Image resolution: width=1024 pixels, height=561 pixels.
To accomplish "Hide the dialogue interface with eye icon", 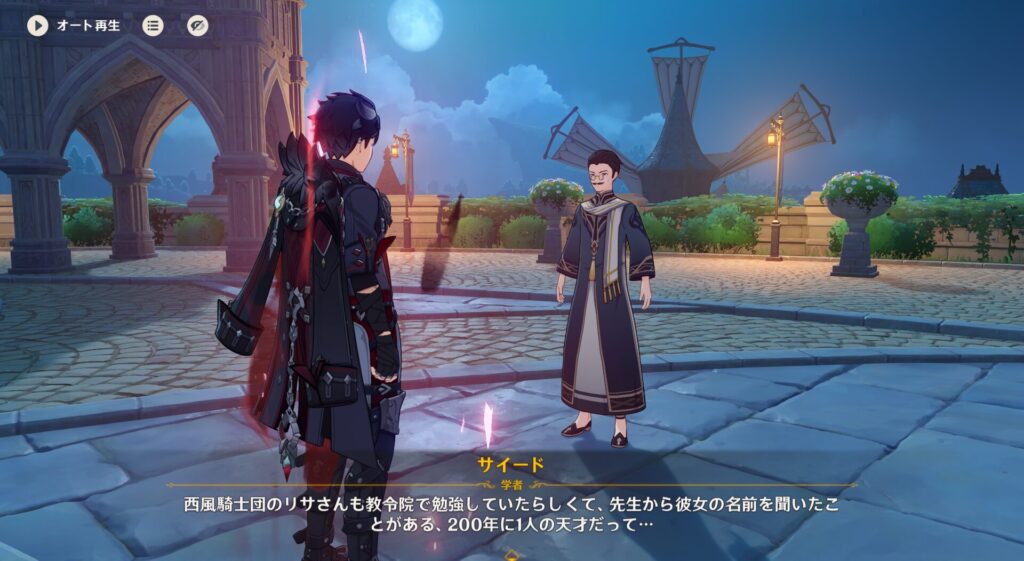I will pos(198,26).
